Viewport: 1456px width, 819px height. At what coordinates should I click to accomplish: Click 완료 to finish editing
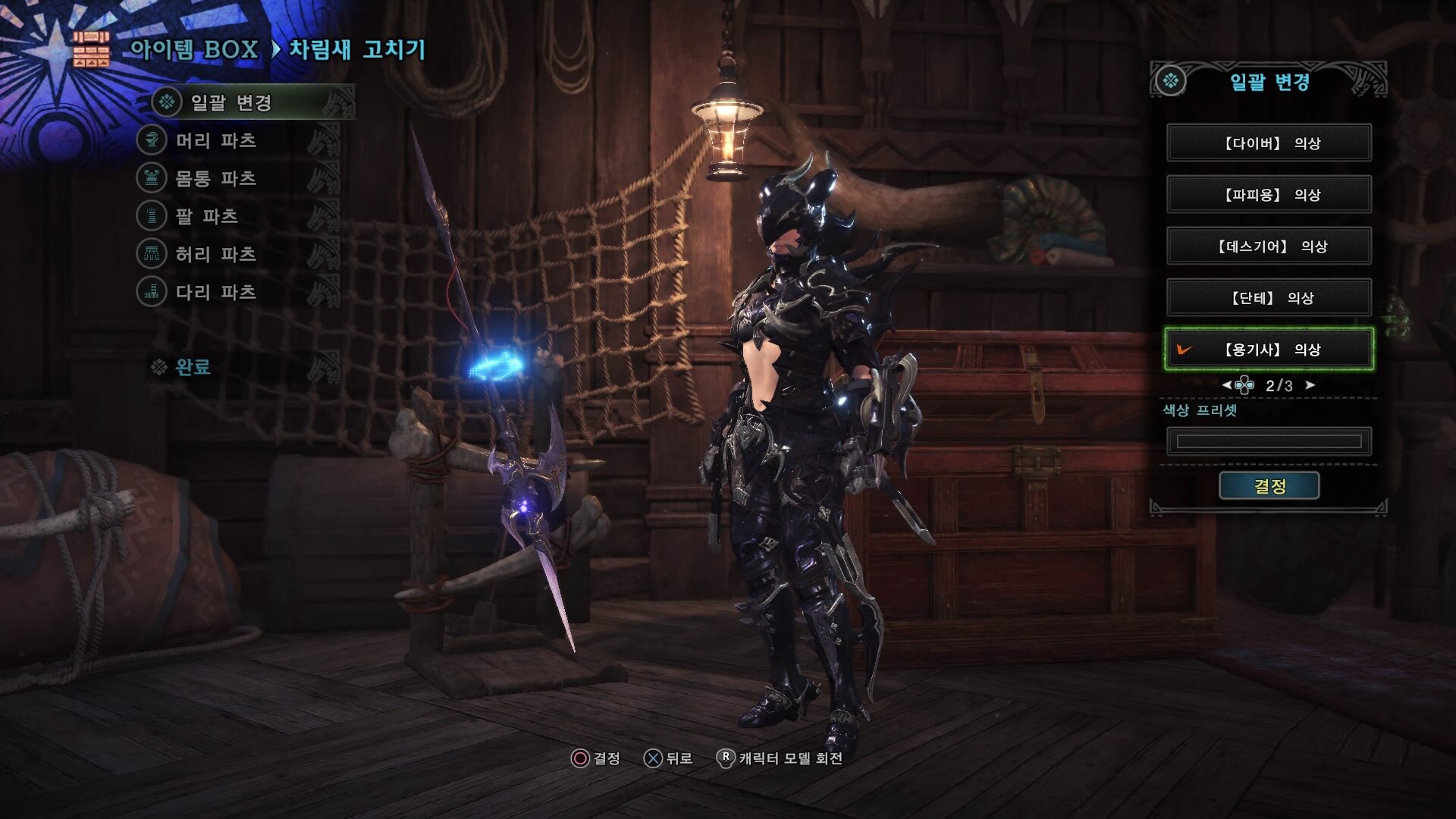pos(192,367)
